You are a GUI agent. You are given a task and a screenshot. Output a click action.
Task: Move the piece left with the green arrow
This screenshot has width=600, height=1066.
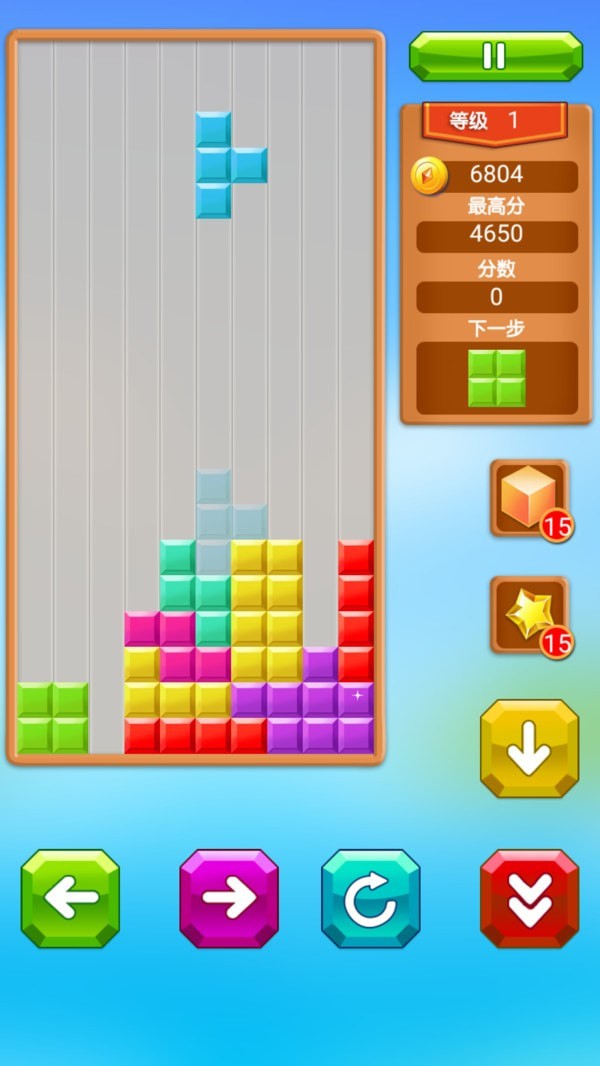pos(70,898)
